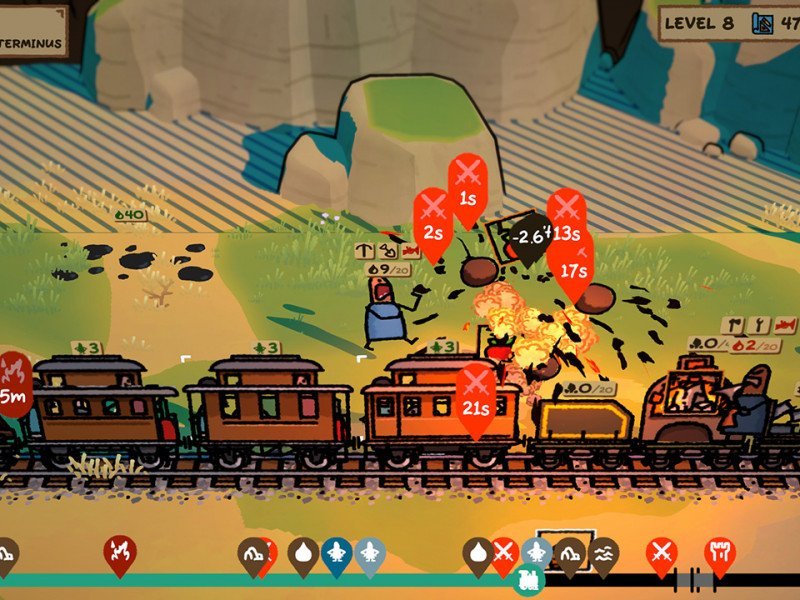
Task: Click the Terminus destination label
Action: [32, 43]
